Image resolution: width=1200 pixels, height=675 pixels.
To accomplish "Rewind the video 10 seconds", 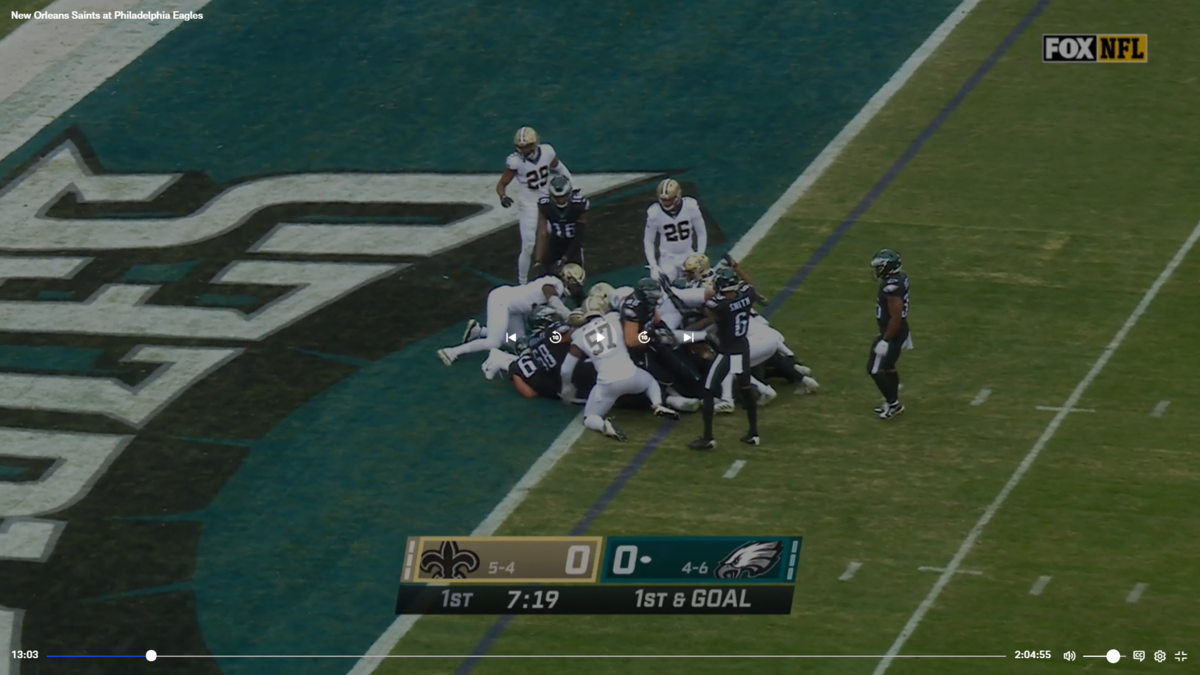I will tap(555, 338).
